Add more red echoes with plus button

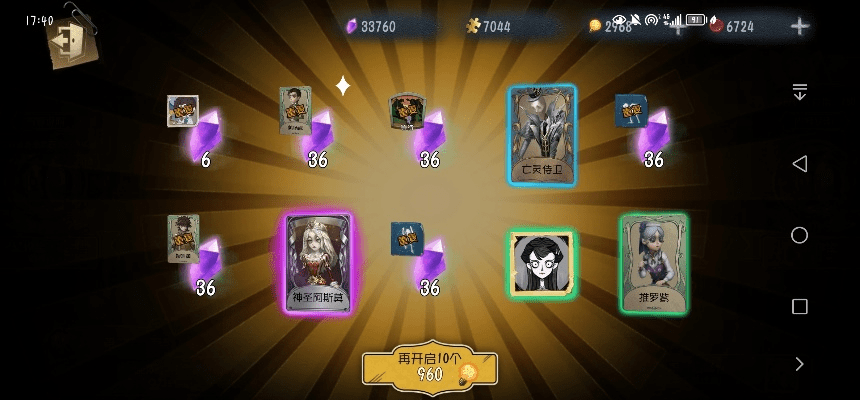pos(799,27)
